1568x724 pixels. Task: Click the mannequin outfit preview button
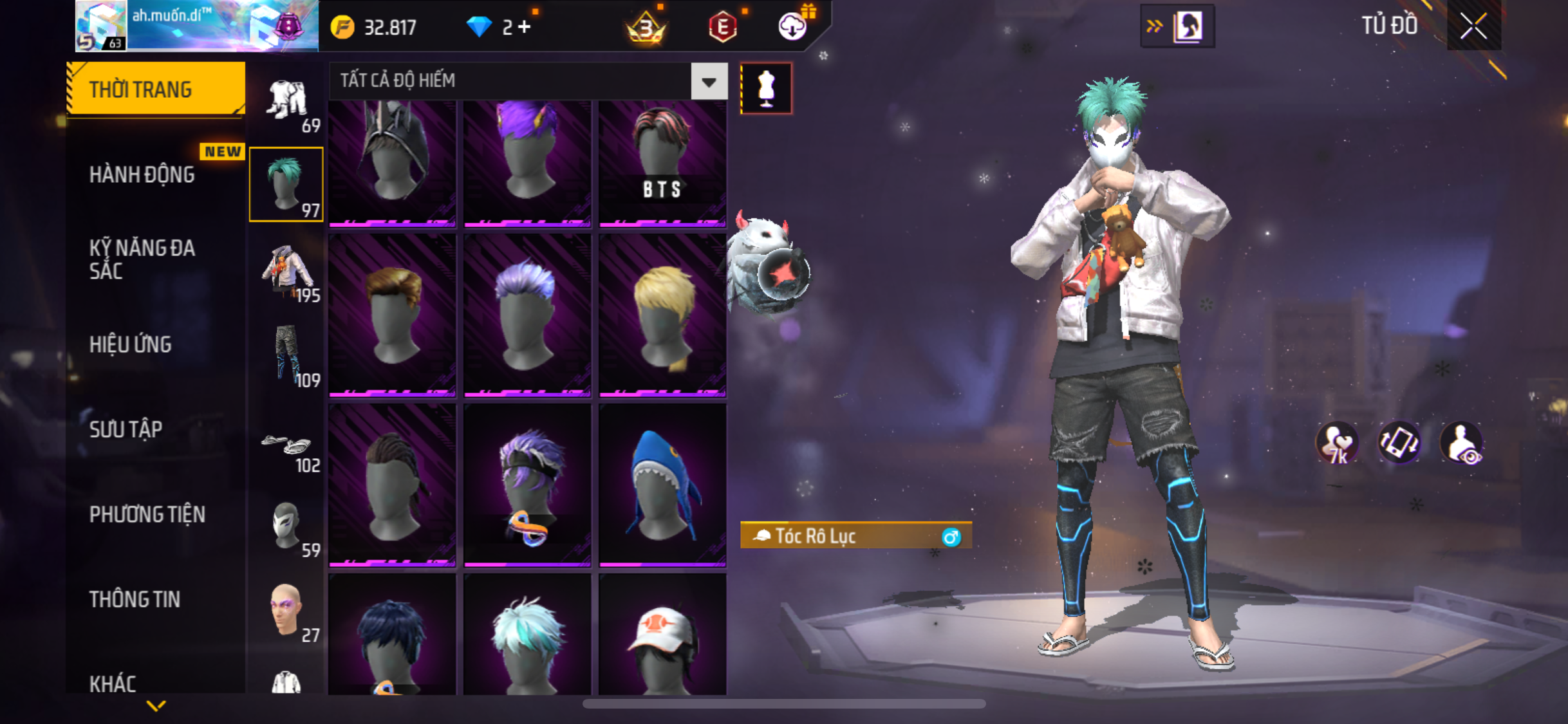click(x=766, y=89)
